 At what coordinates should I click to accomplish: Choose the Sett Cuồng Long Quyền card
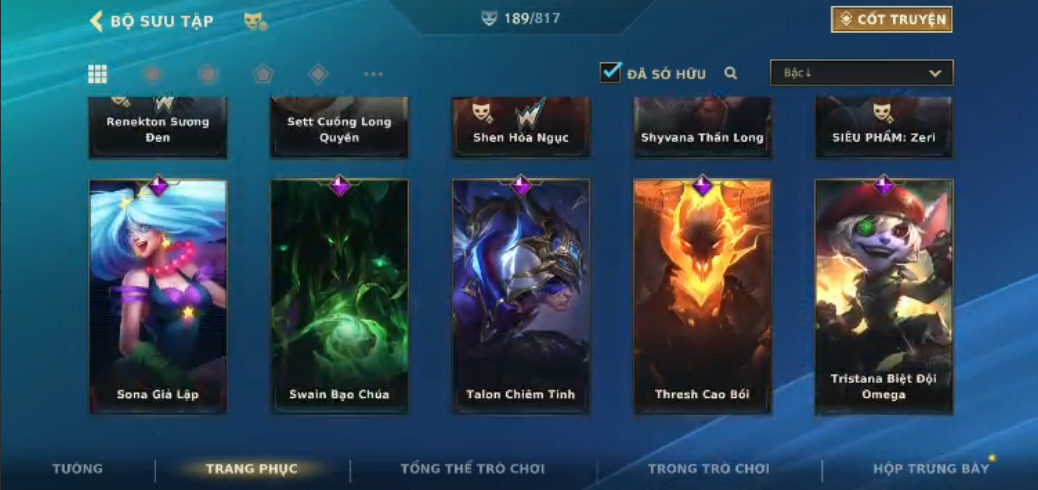(x=340, y=128)
